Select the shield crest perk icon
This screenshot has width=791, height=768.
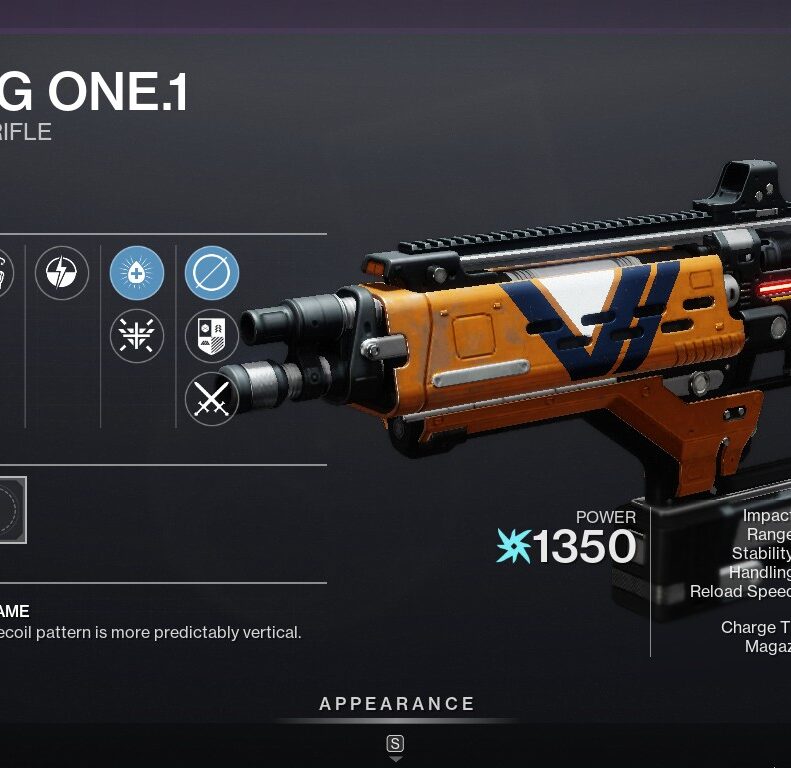(212, 336)
